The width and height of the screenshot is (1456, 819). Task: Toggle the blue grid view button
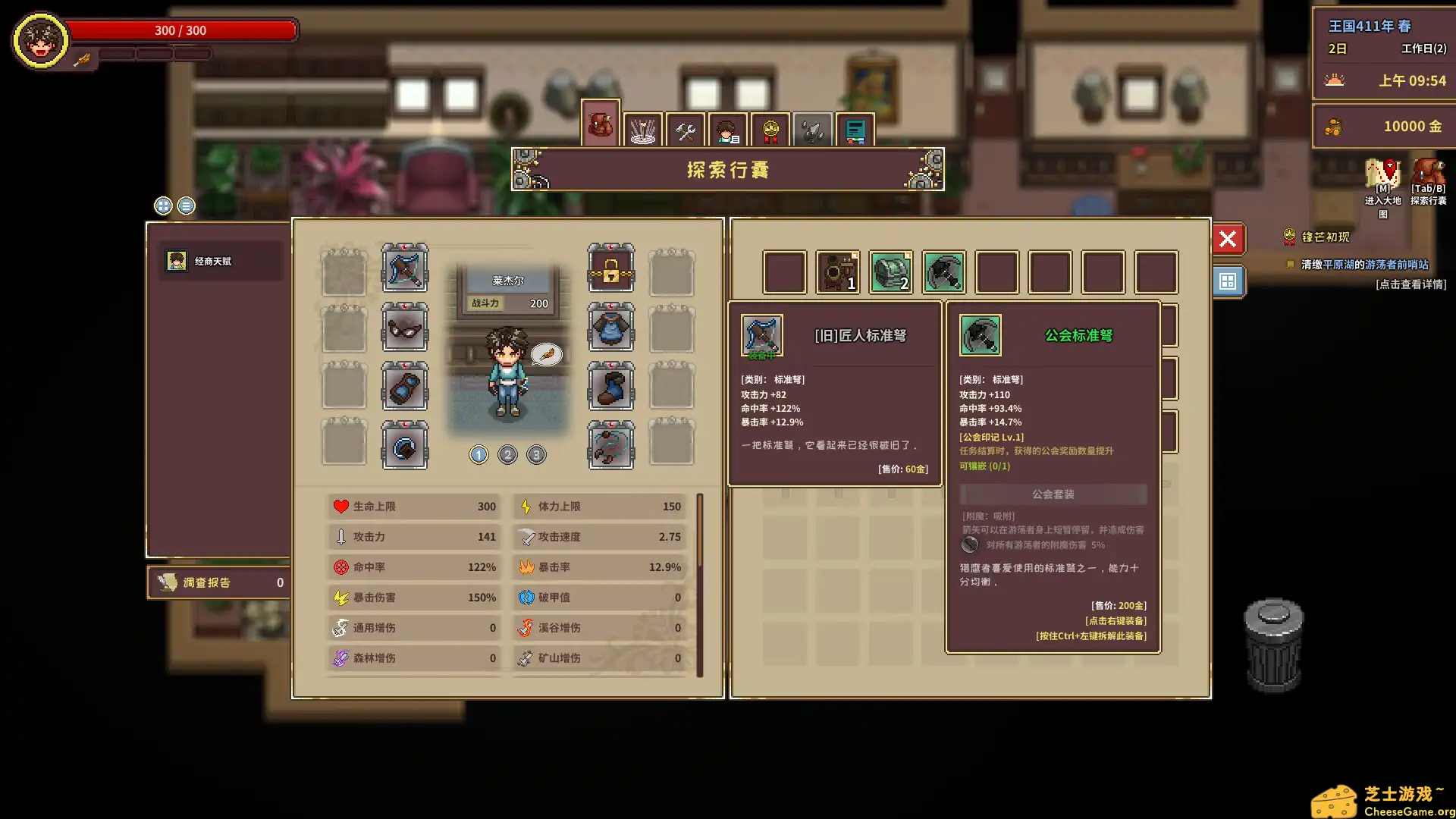pos(1228,281)
